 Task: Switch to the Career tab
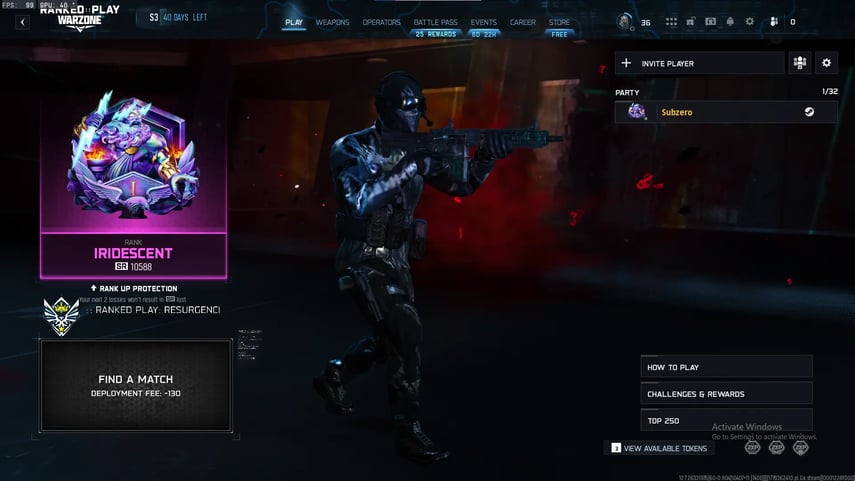(x=522, y=22)
